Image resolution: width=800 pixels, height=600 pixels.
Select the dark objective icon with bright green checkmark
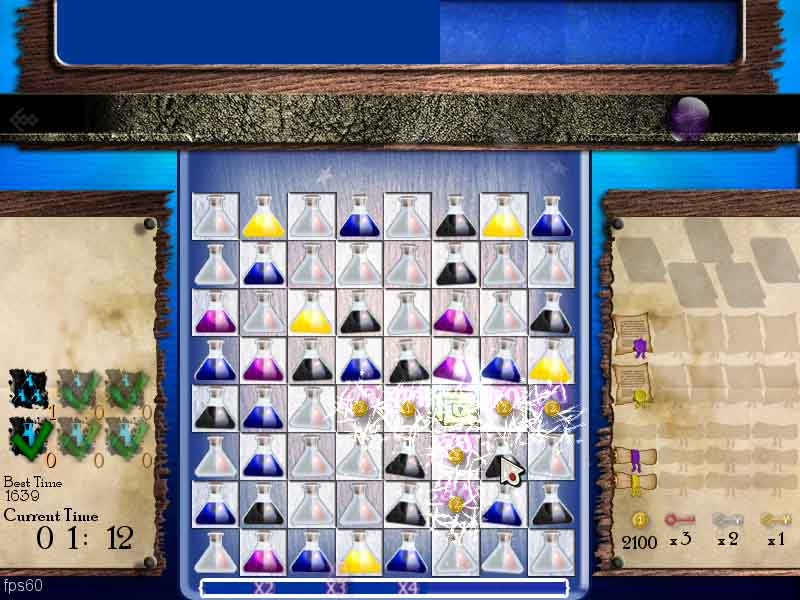click(29, 435)
